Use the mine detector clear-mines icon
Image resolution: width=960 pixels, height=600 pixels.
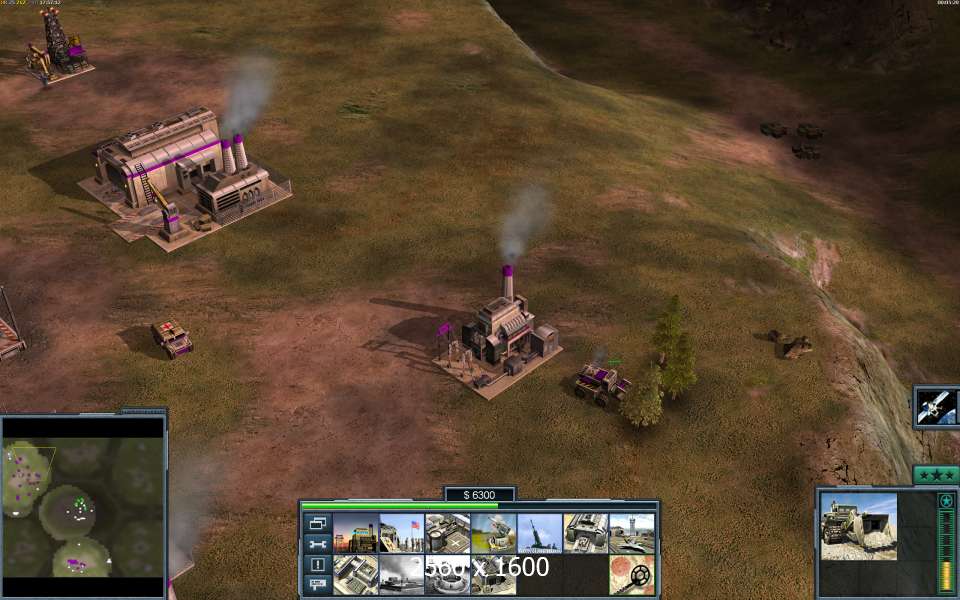click(631, 575)
